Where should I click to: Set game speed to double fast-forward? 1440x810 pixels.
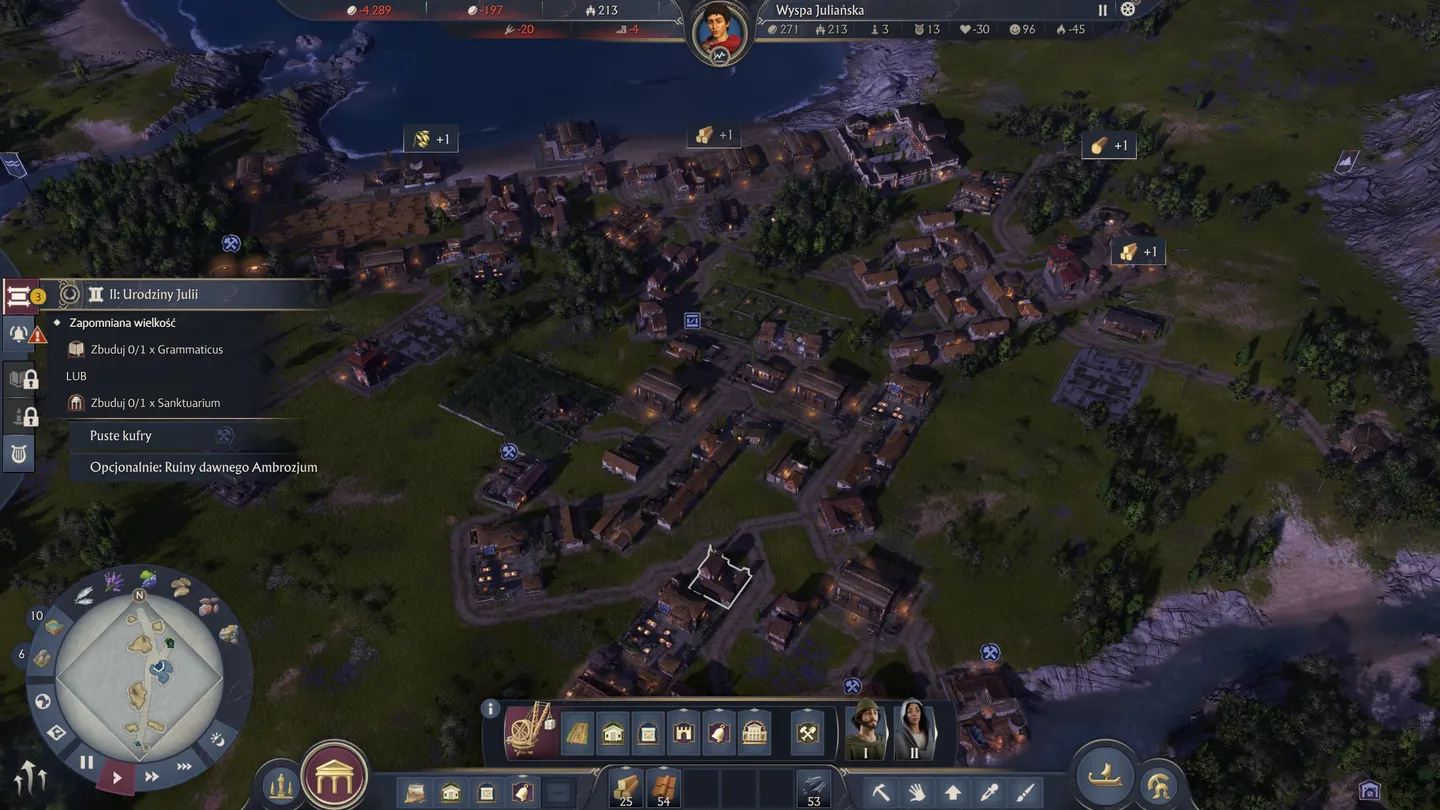pyautogui.click(x=152, y=777)
